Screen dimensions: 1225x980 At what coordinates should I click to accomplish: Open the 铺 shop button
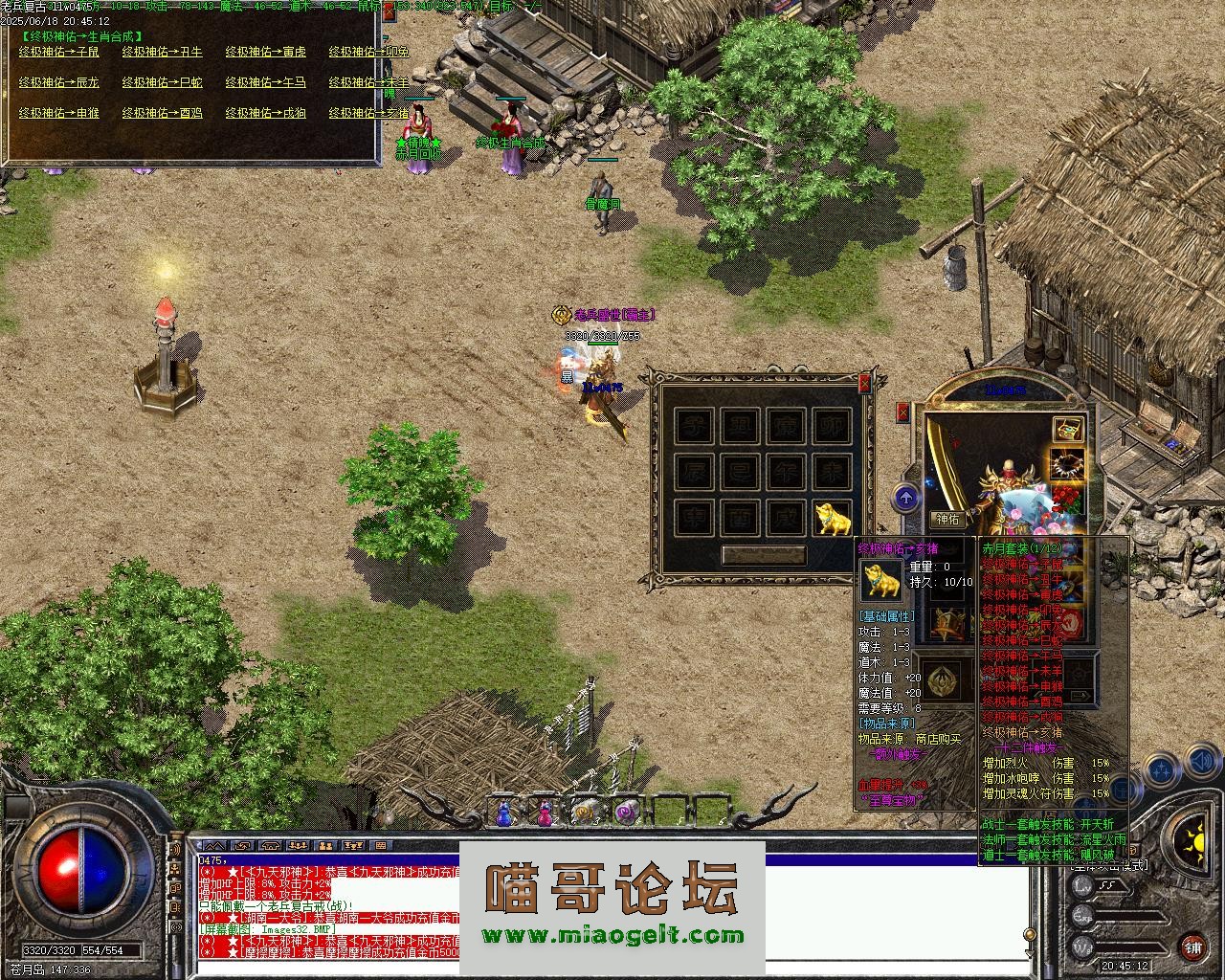pyautogui.click(x=1192, y=948)
